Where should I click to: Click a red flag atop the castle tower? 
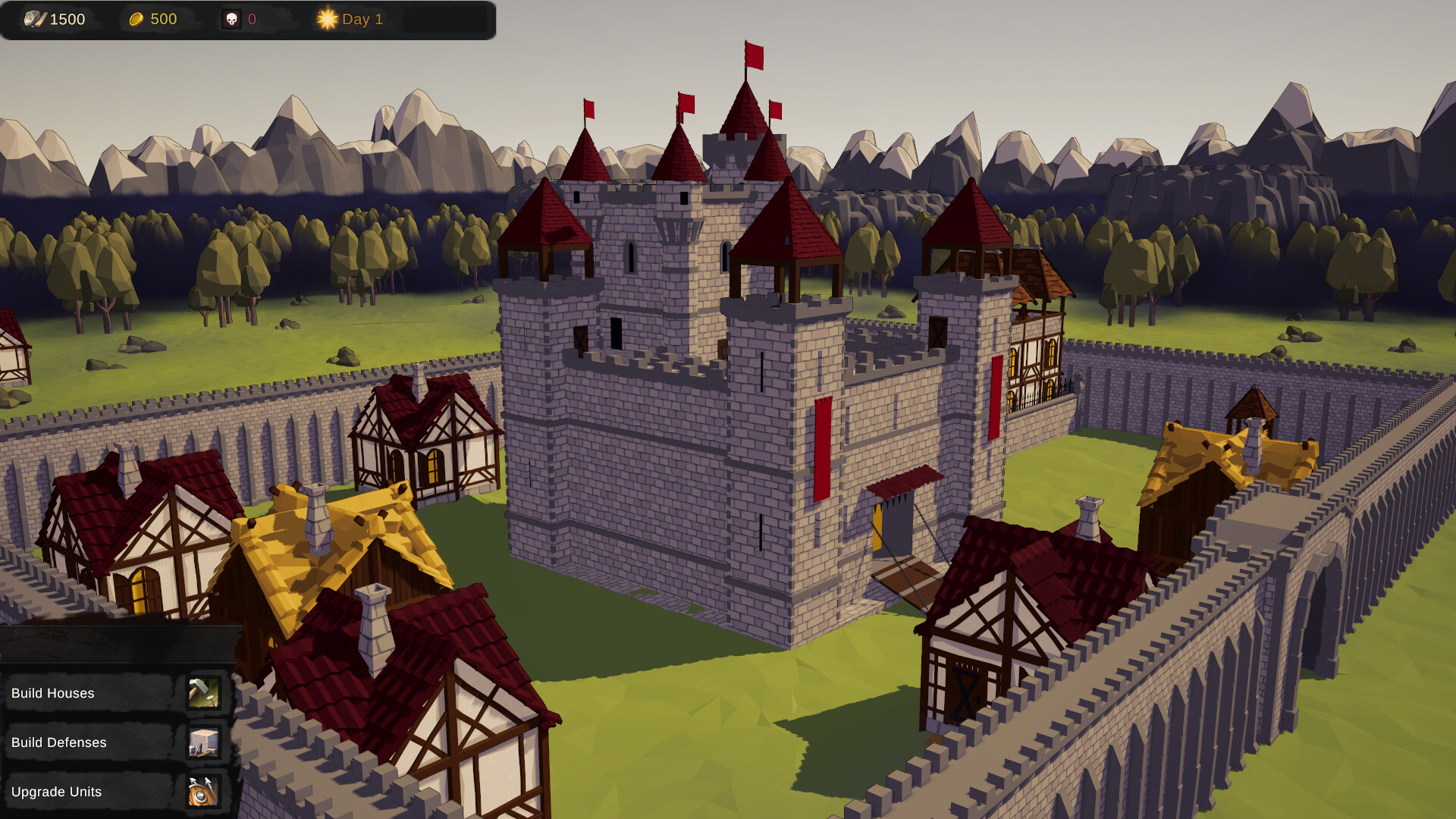coord(755,57)
